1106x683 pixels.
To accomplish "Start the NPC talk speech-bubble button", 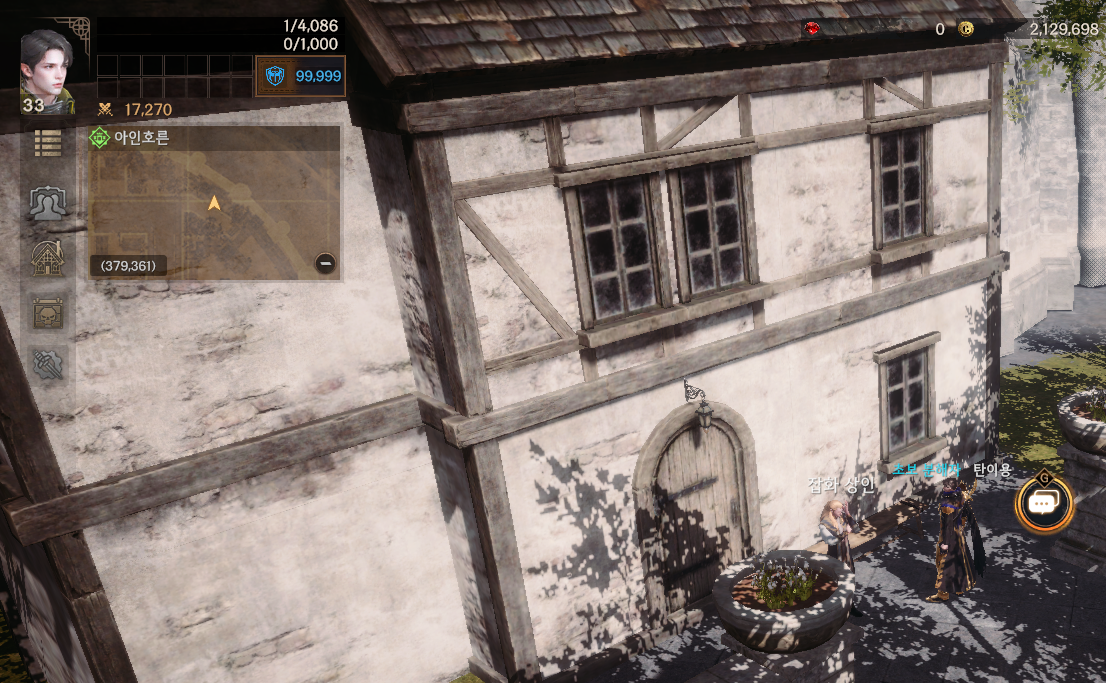I will click(x=1043, y=504).
